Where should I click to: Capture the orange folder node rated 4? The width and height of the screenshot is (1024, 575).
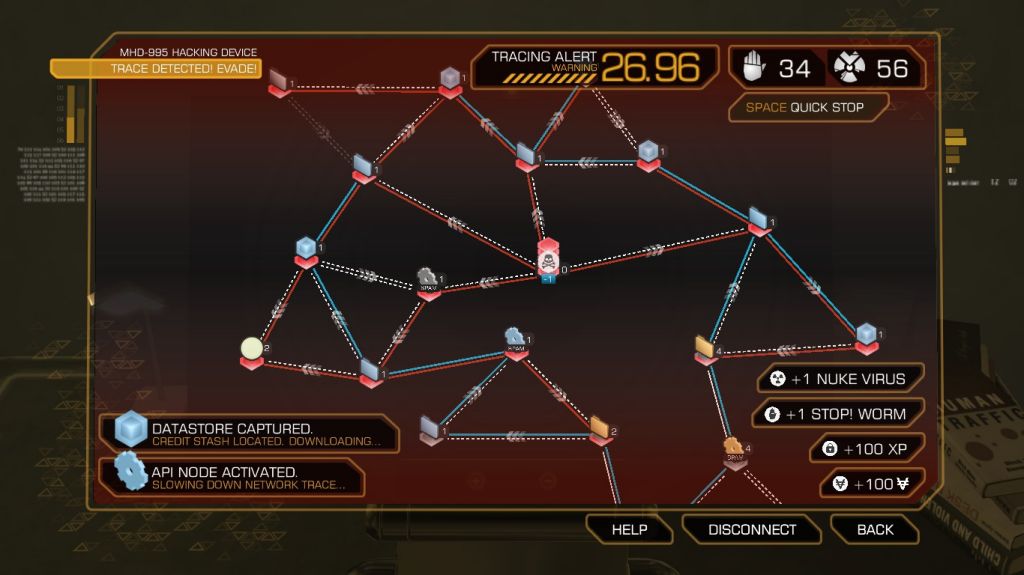click(706, 348)
